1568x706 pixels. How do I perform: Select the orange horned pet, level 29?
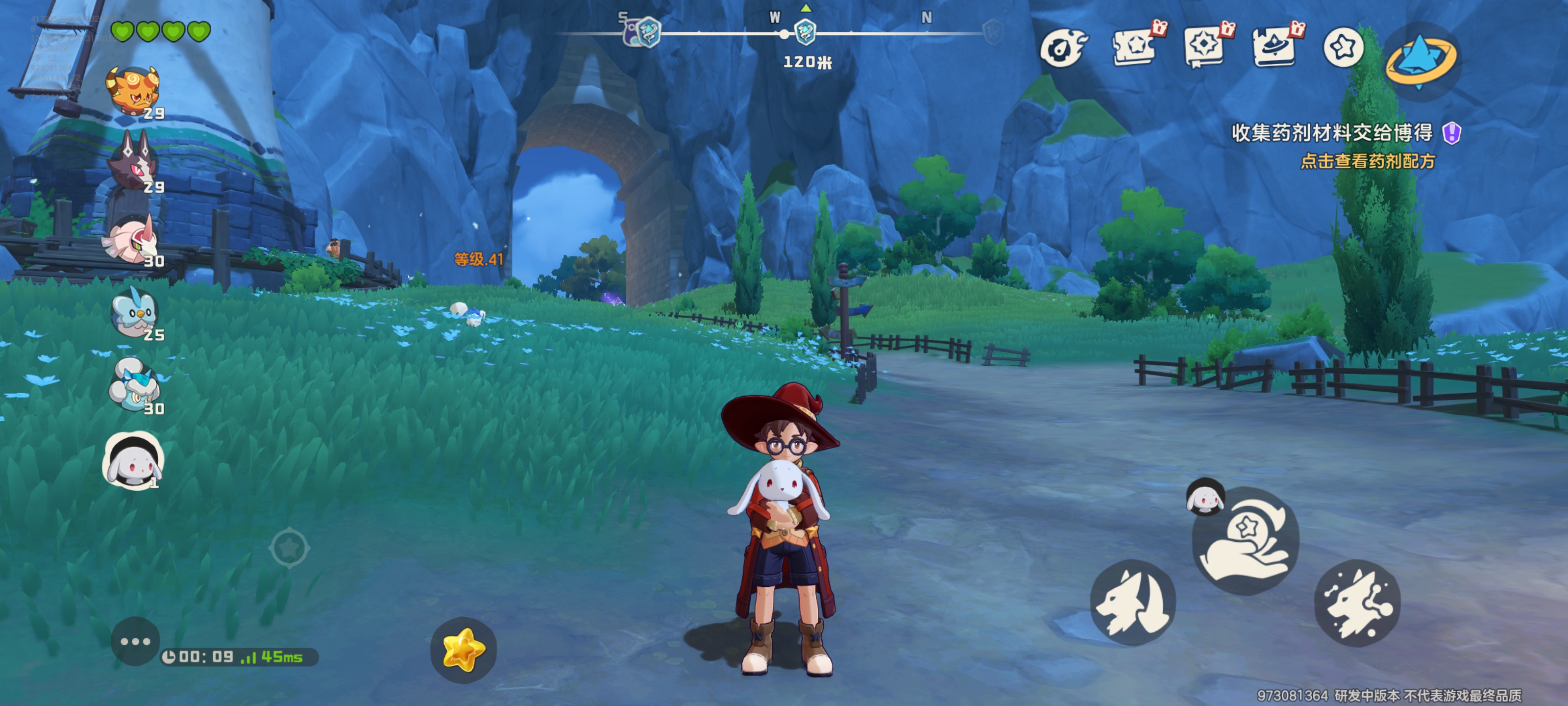tap(133, 91)
